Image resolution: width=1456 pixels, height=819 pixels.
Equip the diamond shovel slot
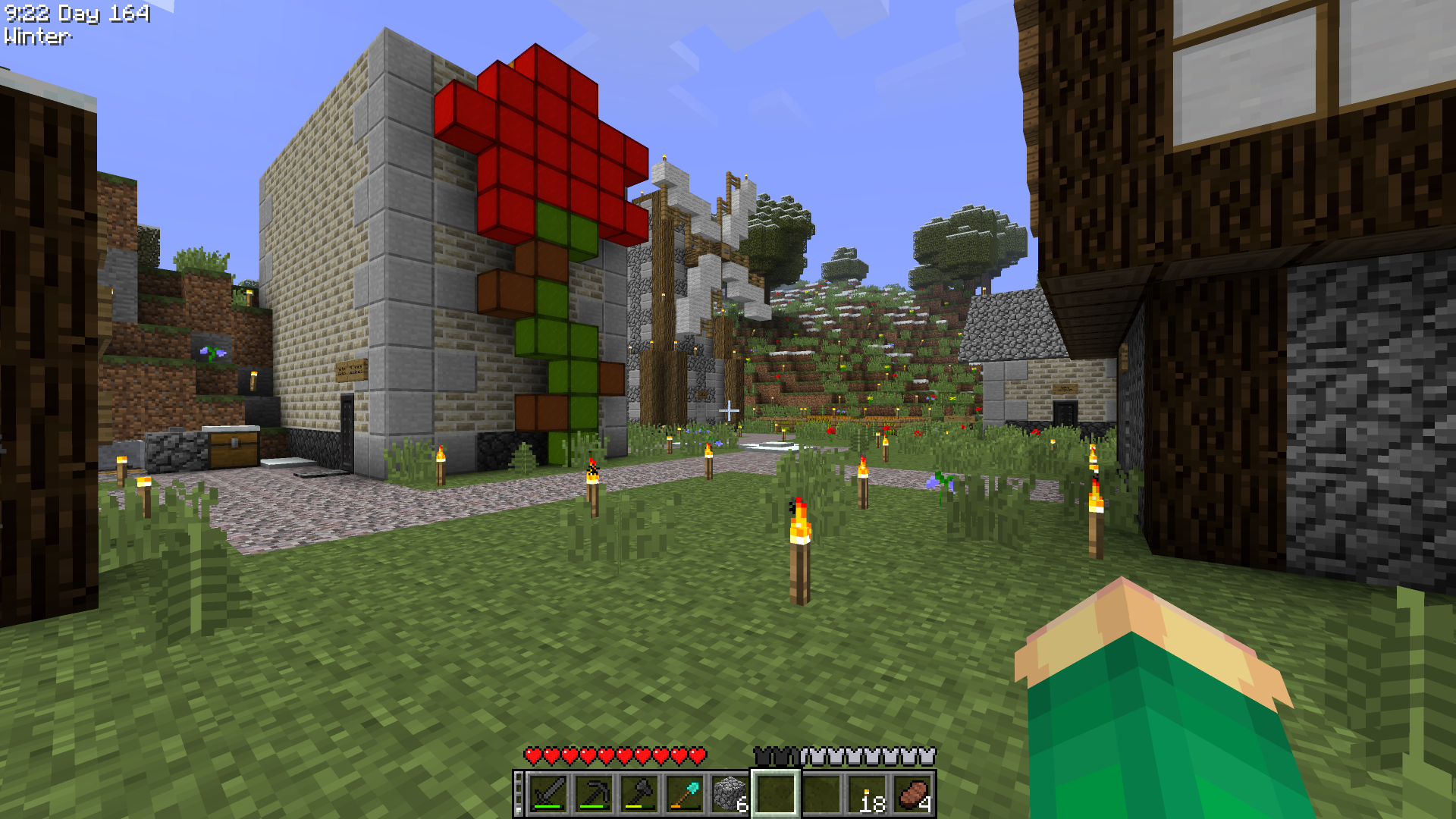click(x=684, y=794)
